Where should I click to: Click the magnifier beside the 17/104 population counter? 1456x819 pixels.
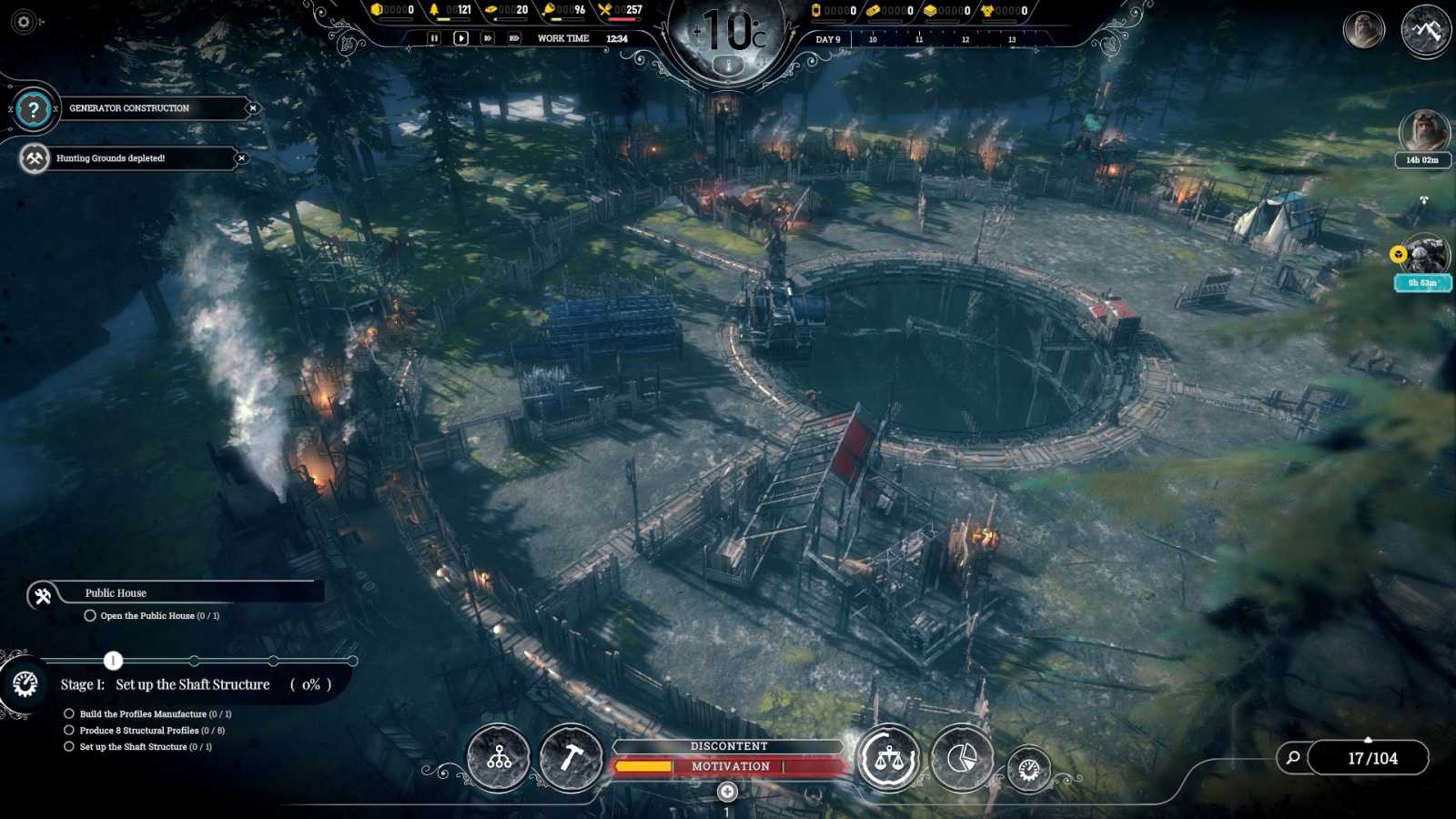pyautogui.click(x=1291, y=757)
